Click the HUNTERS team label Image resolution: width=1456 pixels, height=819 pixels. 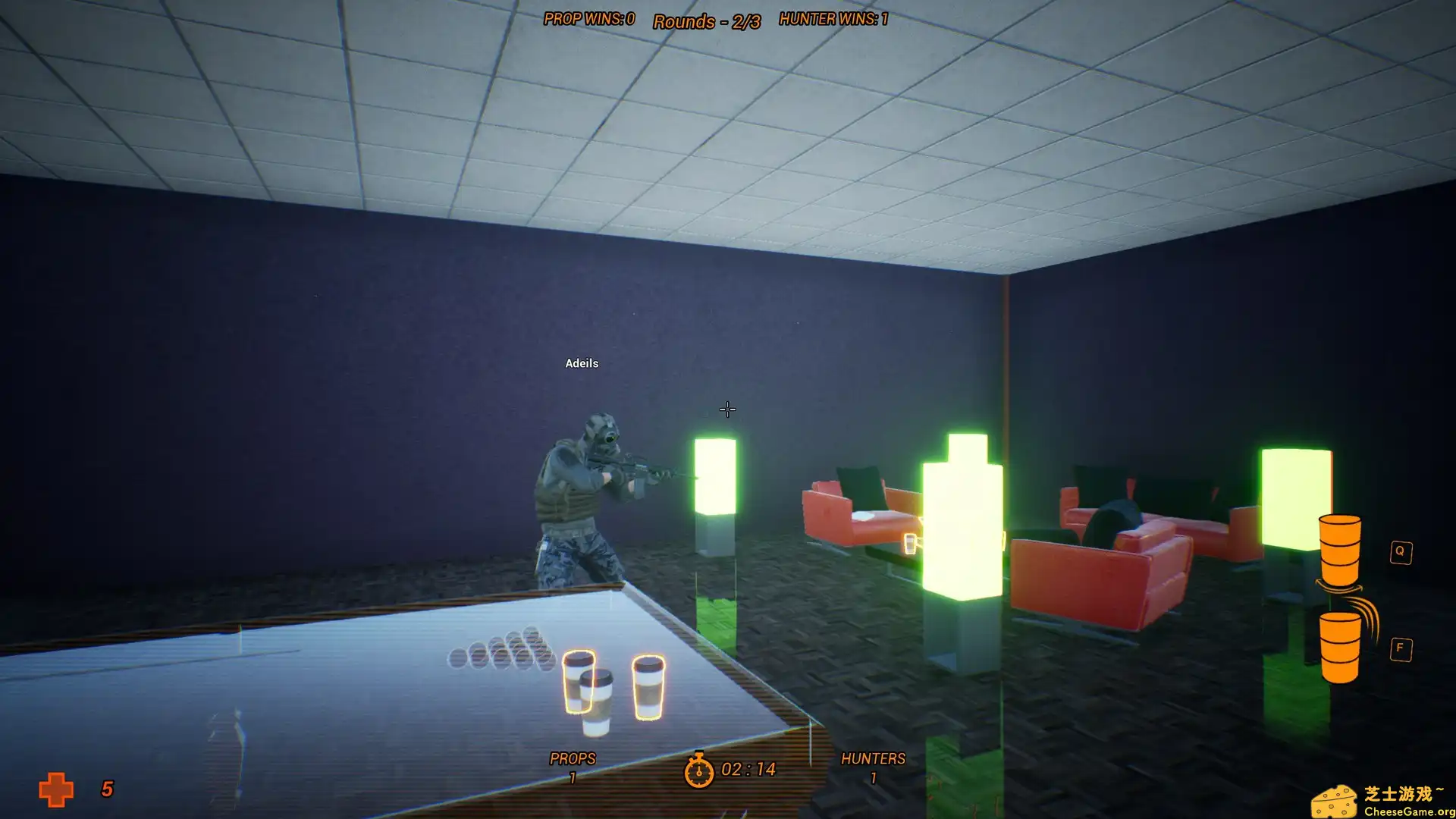pyautogui.click(x=874, y=758)
